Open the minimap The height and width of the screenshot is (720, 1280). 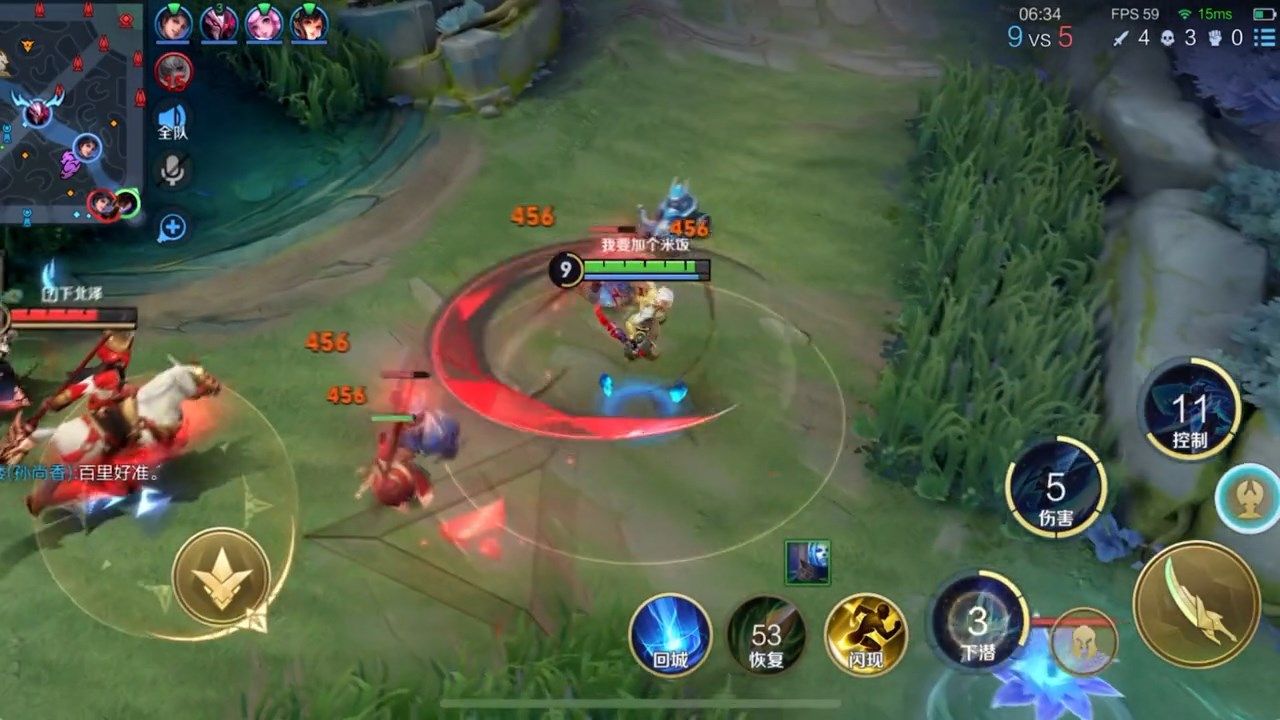[x=70, y=110]
